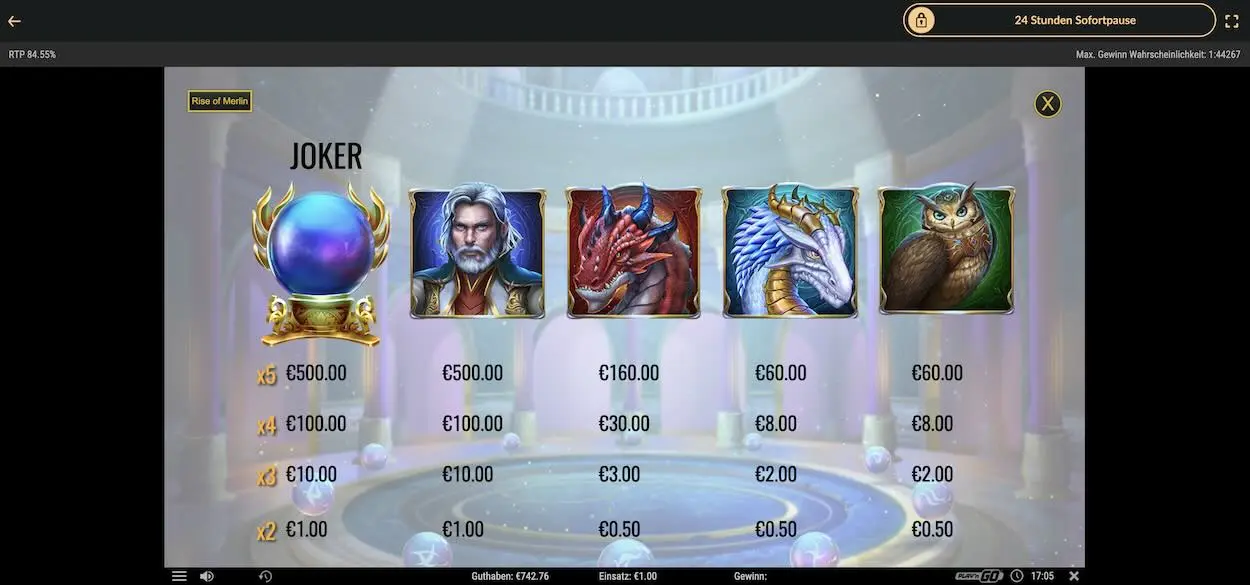
Task: Close the game with the bottom-right X
Action: pyautogui.click(x=1074, y=576)
